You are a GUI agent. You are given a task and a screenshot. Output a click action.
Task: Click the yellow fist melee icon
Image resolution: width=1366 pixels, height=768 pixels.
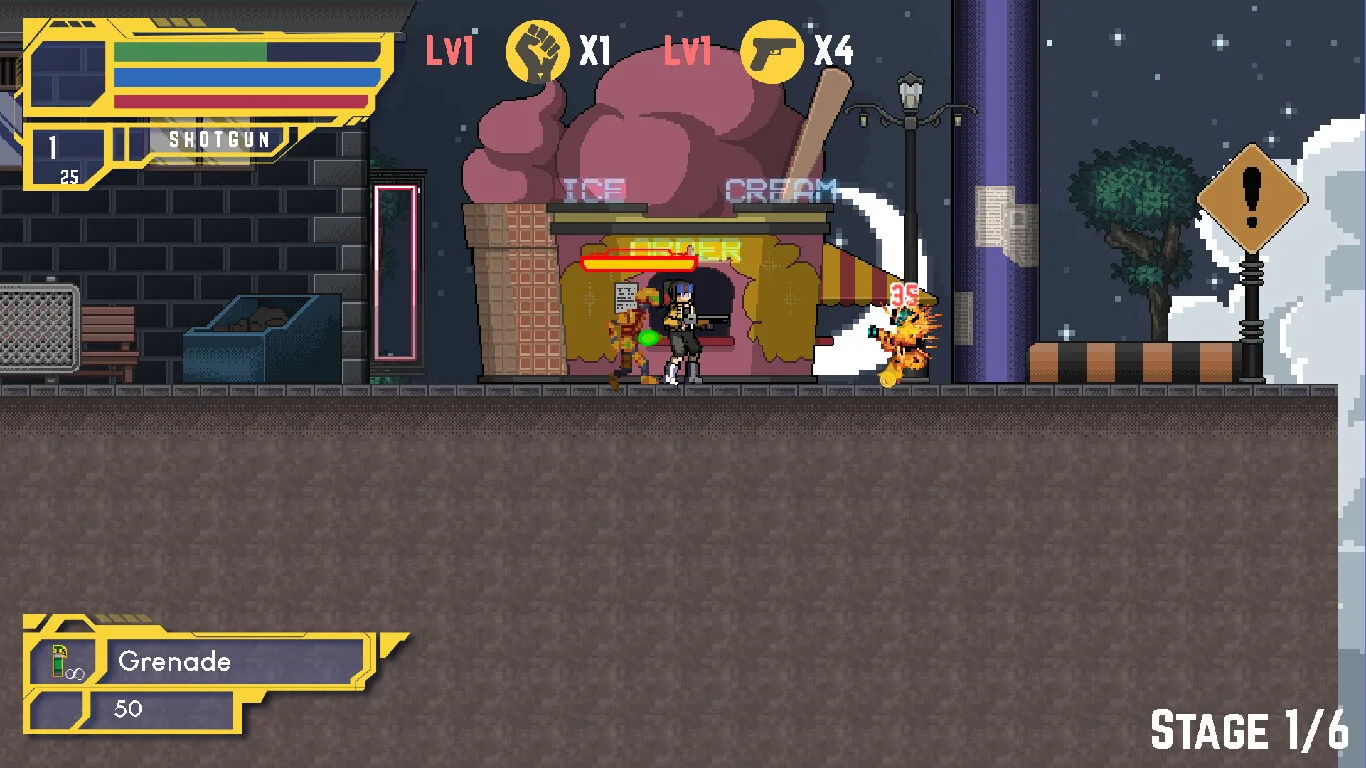[538, 51]
